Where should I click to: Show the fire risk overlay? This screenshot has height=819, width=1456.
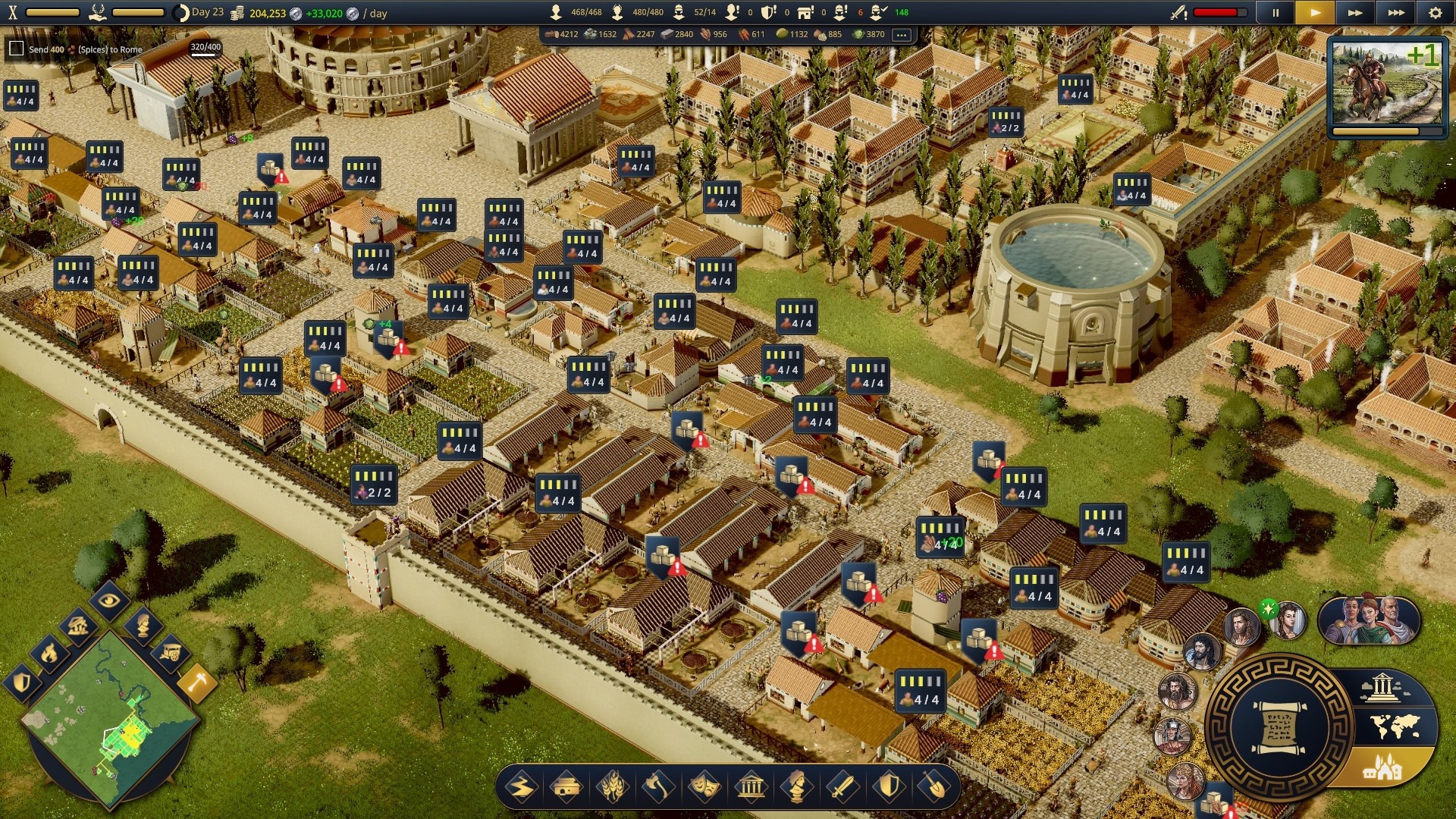coord(49,652)
